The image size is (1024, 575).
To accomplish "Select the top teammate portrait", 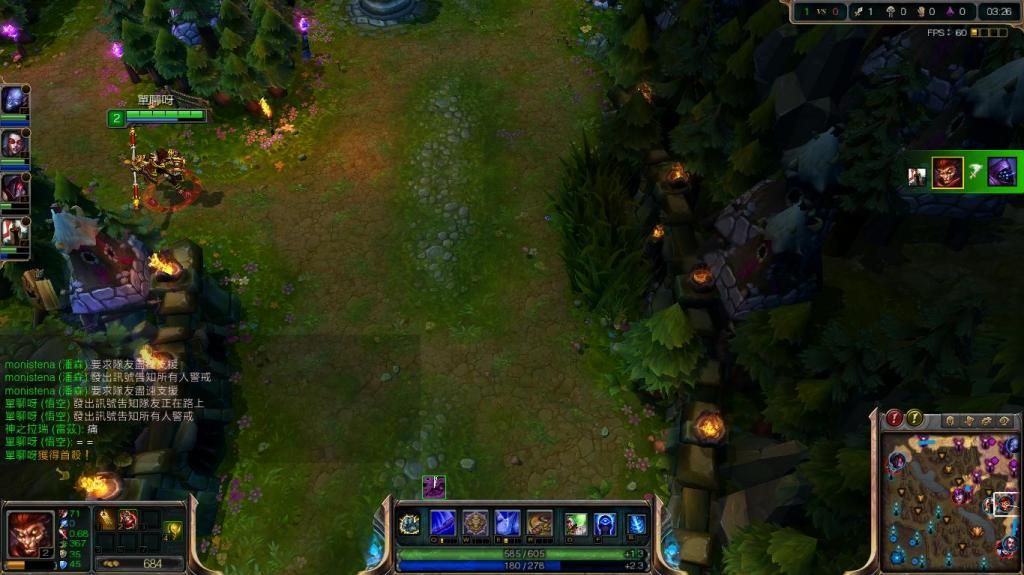I will coord(14,100).
